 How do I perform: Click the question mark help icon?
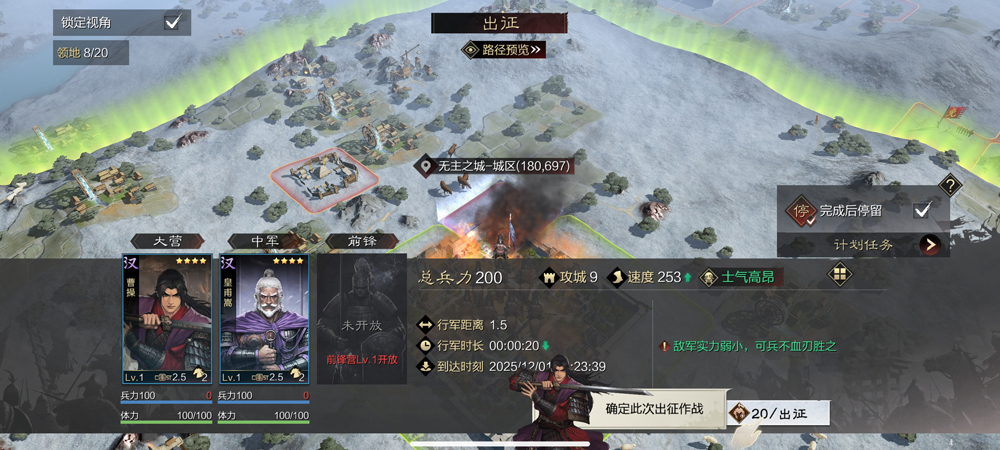click(951, 185)
